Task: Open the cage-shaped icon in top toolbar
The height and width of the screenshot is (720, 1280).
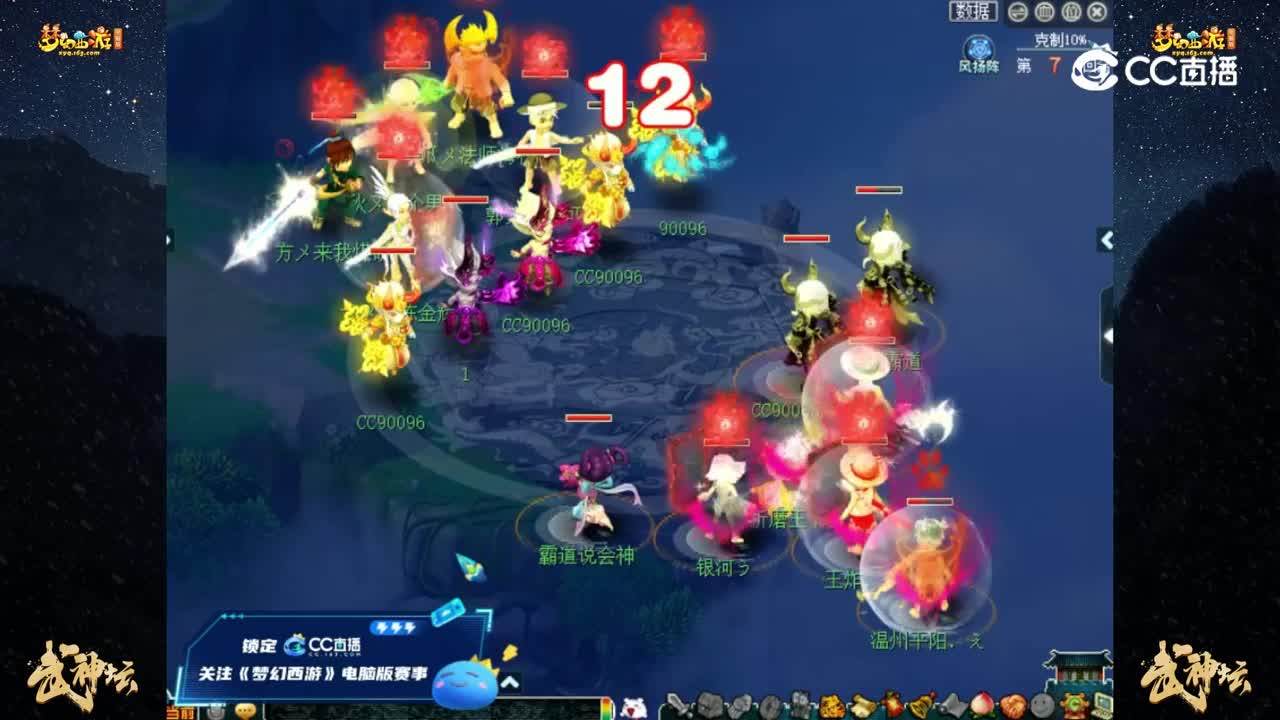Action: click(x=1044, y=12)
